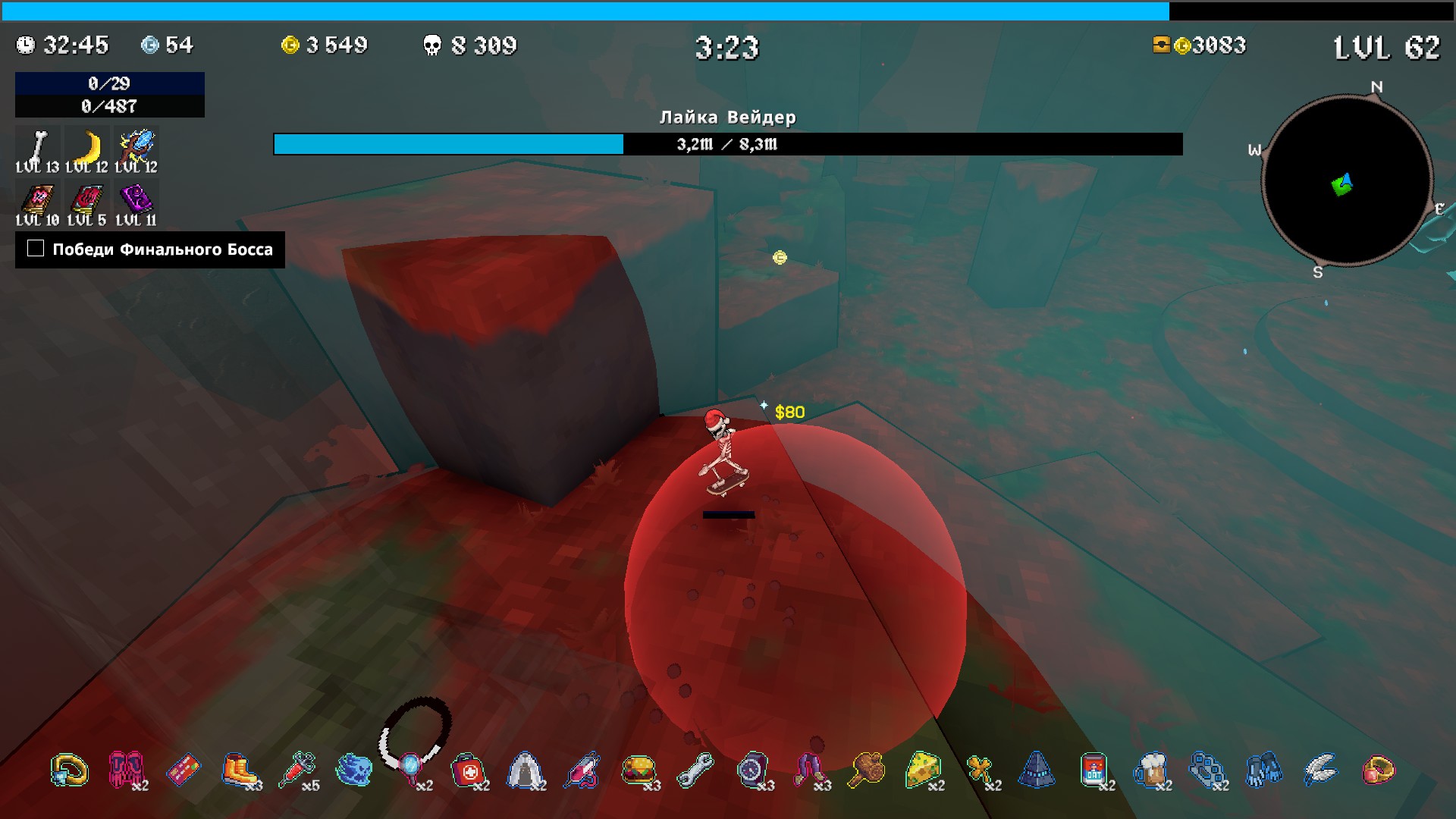The height and width of the screenshot is (819, 1456).
Task: Pick the red first aid kit item
Action: (x=467, y=770)
